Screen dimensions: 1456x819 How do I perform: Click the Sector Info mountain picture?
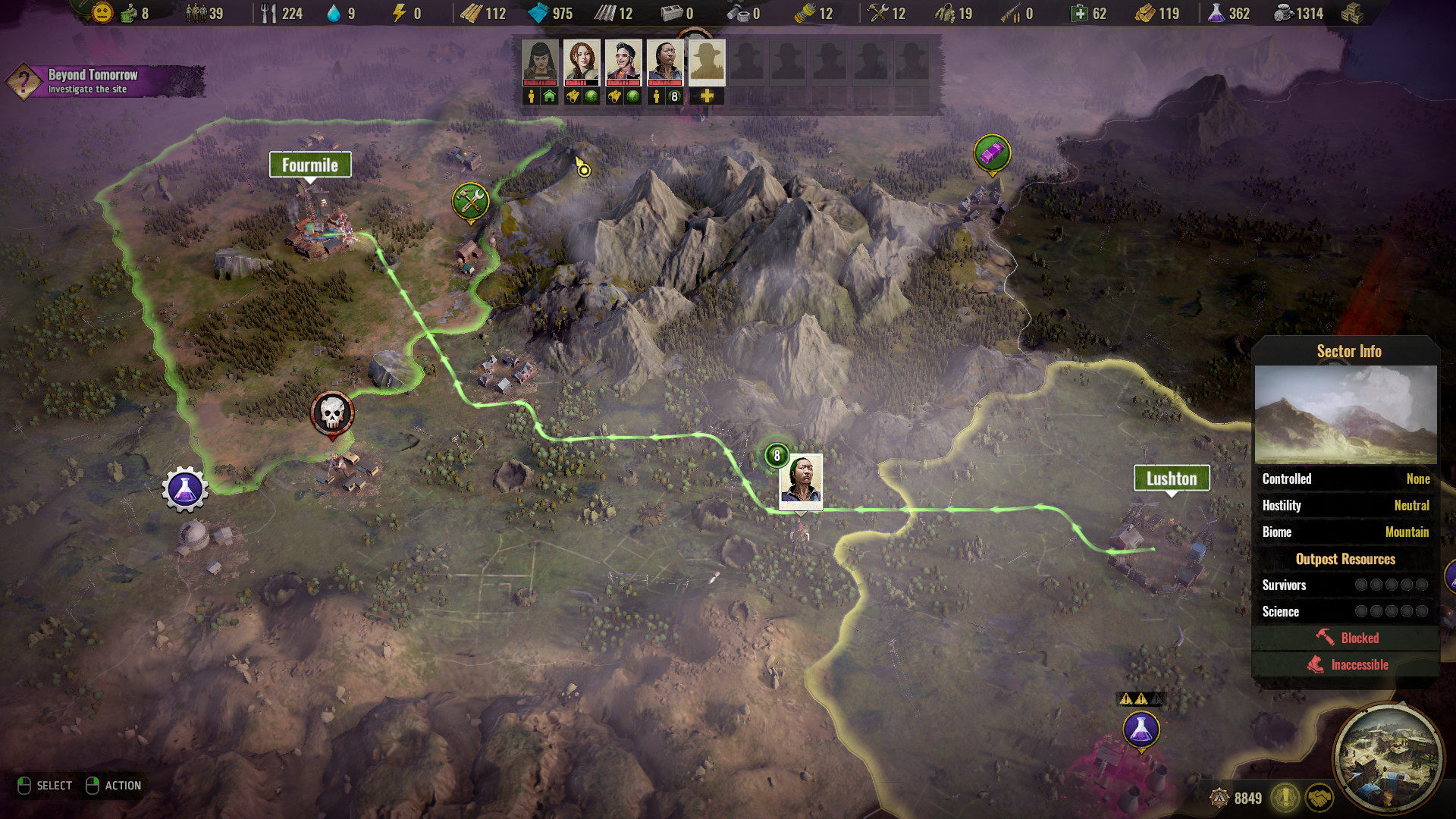(1345, 415)
